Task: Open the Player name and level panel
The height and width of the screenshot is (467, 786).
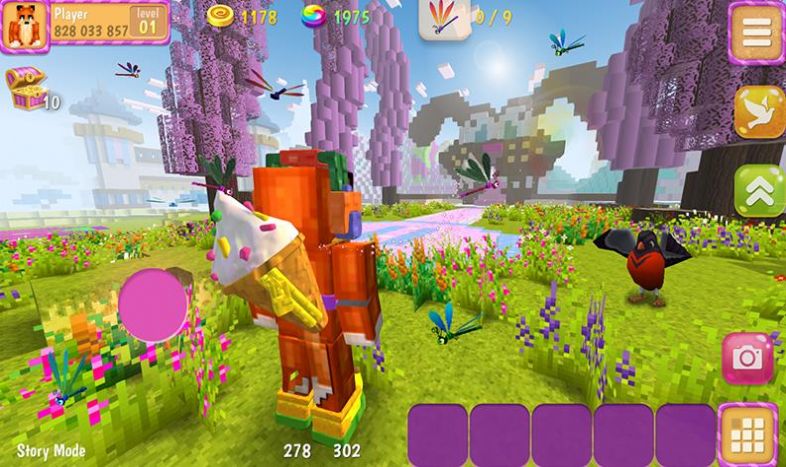Action: (108, 22)
